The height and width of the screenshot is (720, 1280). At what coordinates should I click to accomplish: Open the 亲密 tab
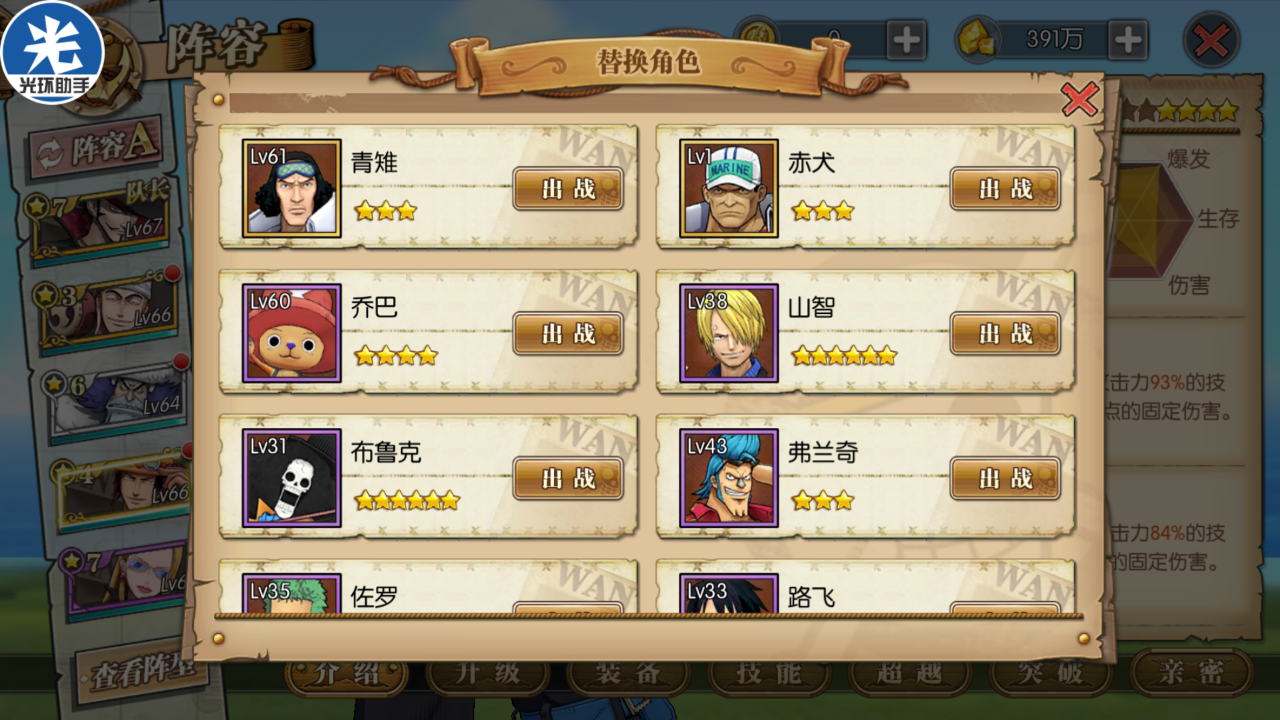(1191, 672)
